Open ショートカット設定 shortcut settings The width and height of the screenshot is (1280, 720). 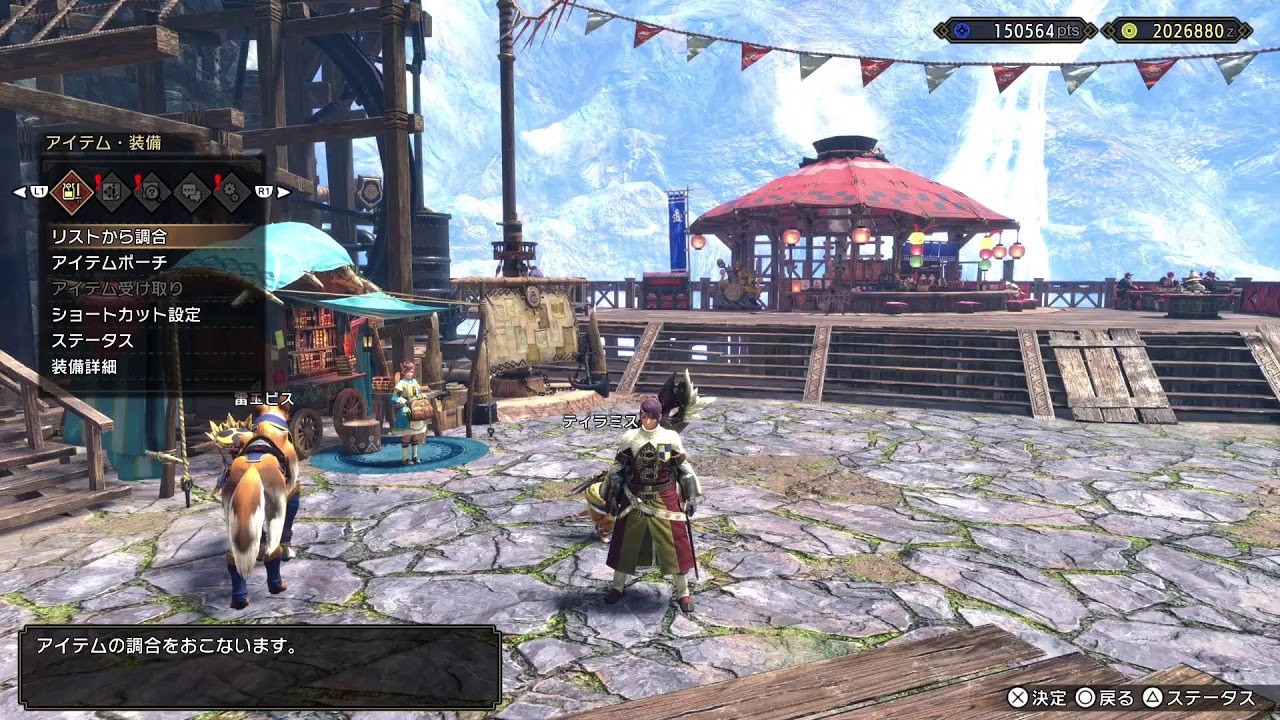click(x=126, y=315)
